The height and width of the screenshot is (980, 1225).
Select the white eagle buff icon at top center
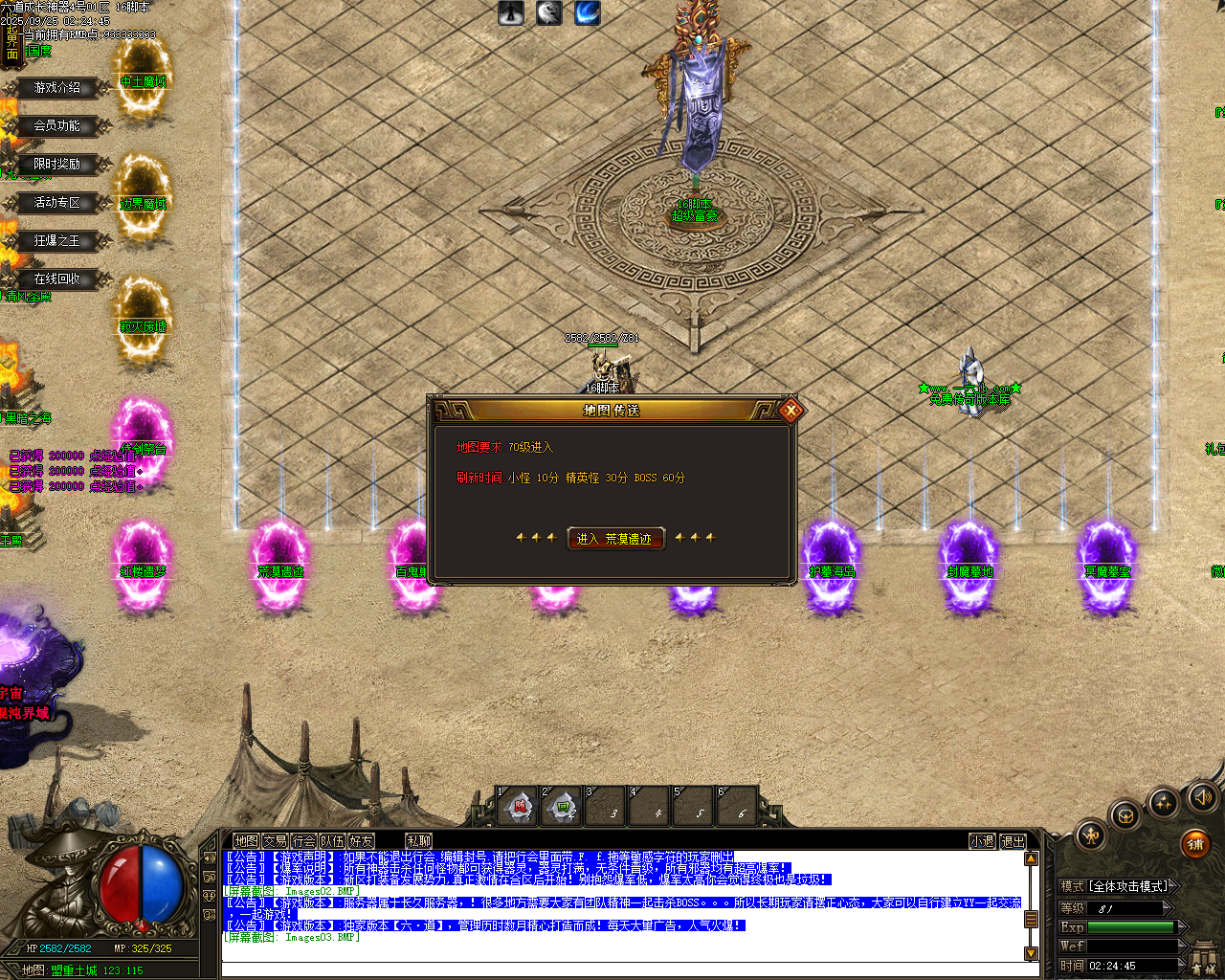(x=548, y=13)
